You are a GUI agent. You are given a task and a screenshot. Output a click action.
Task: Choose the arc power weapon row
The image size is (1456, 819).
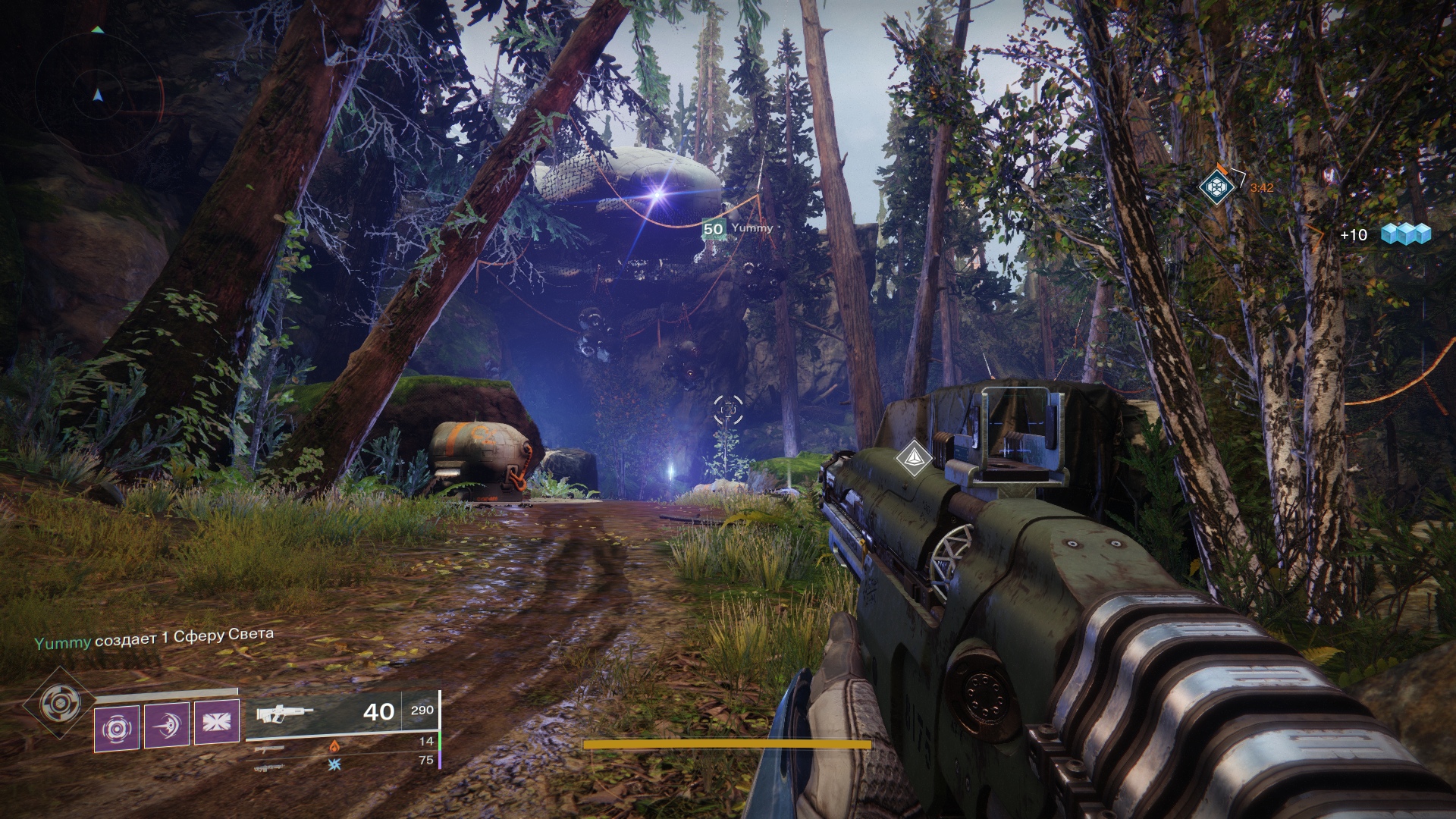click(x=334, y=764)
